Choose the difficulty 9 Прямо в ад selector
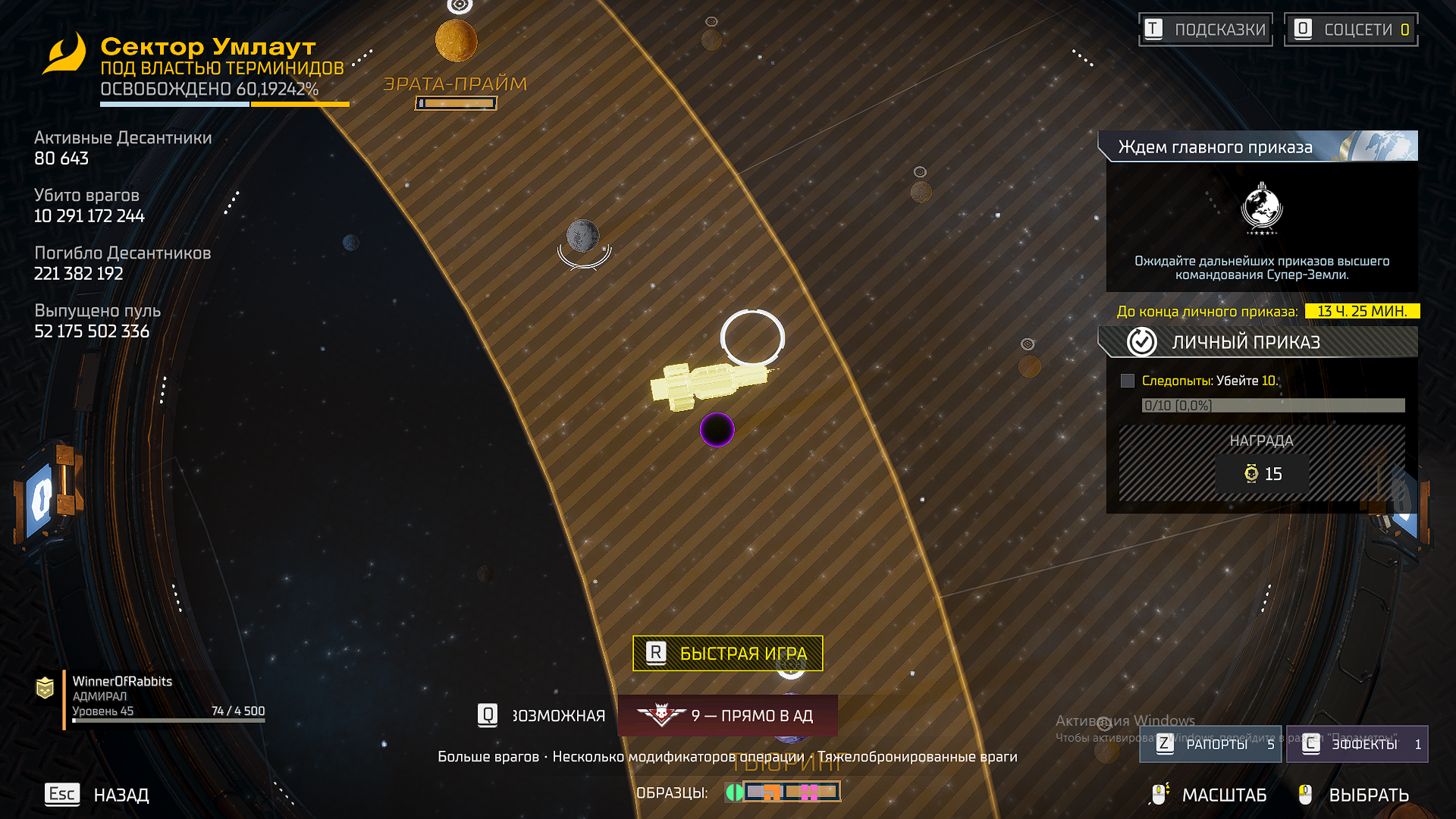Viewport: 1456px width, 819px height. click(x=728, y=715)
